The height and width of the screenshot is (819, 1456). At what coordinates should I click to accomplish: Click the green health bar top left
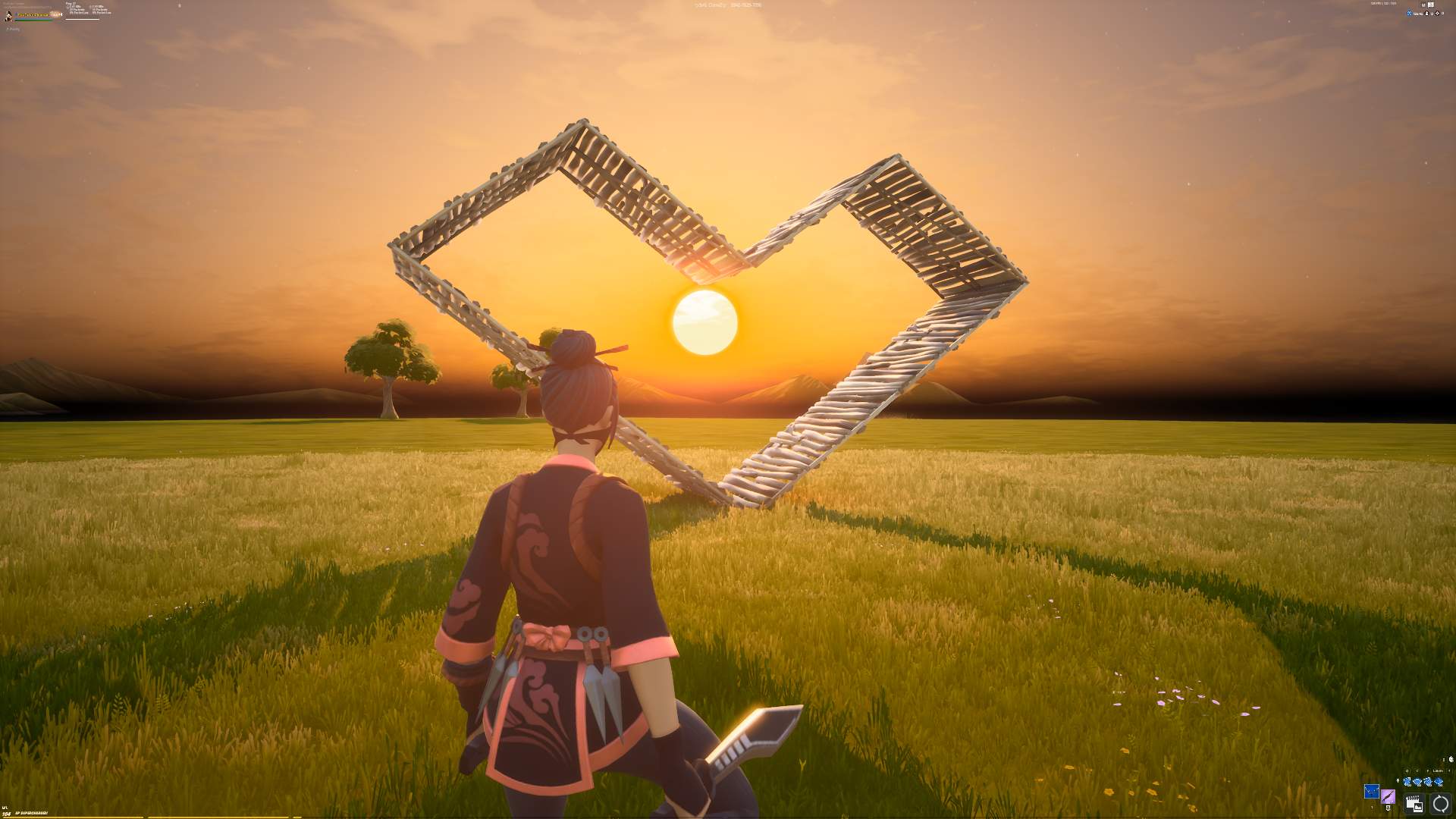[x=32, y=20]
